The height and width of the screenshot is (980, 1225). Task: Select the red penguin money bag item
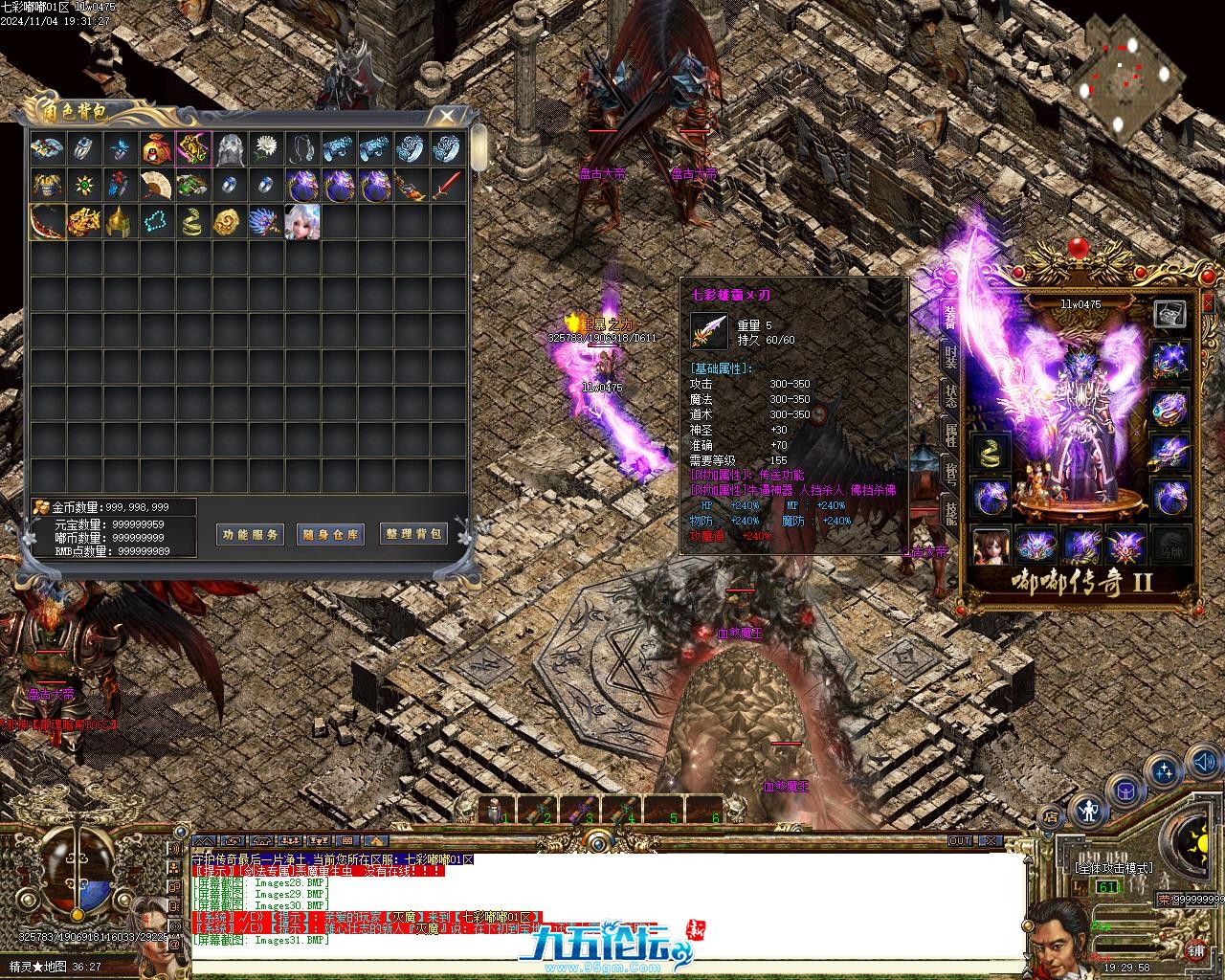point(157,148)
